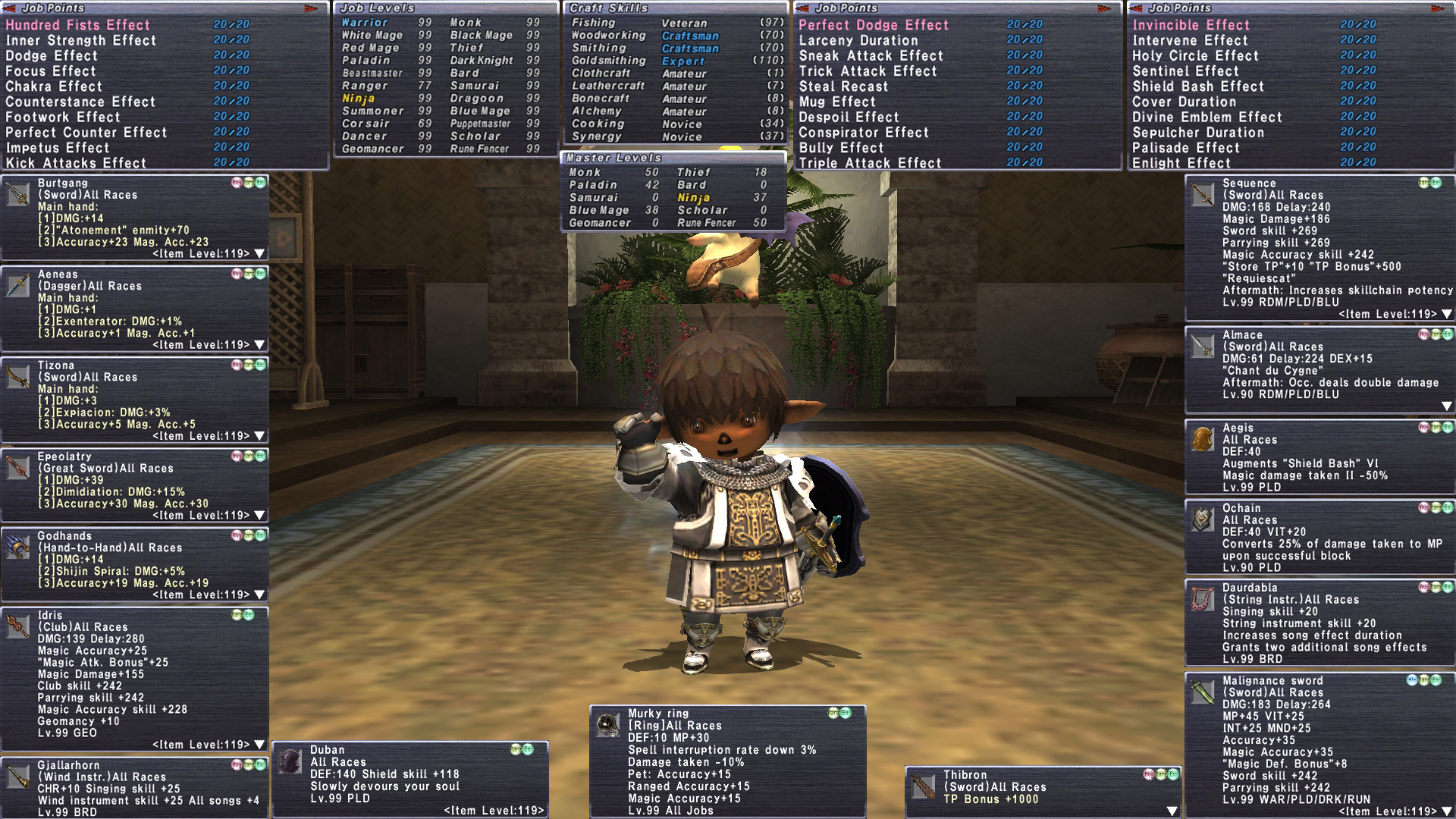Click the Burtgang sword icon

click(x=18, y=195)
